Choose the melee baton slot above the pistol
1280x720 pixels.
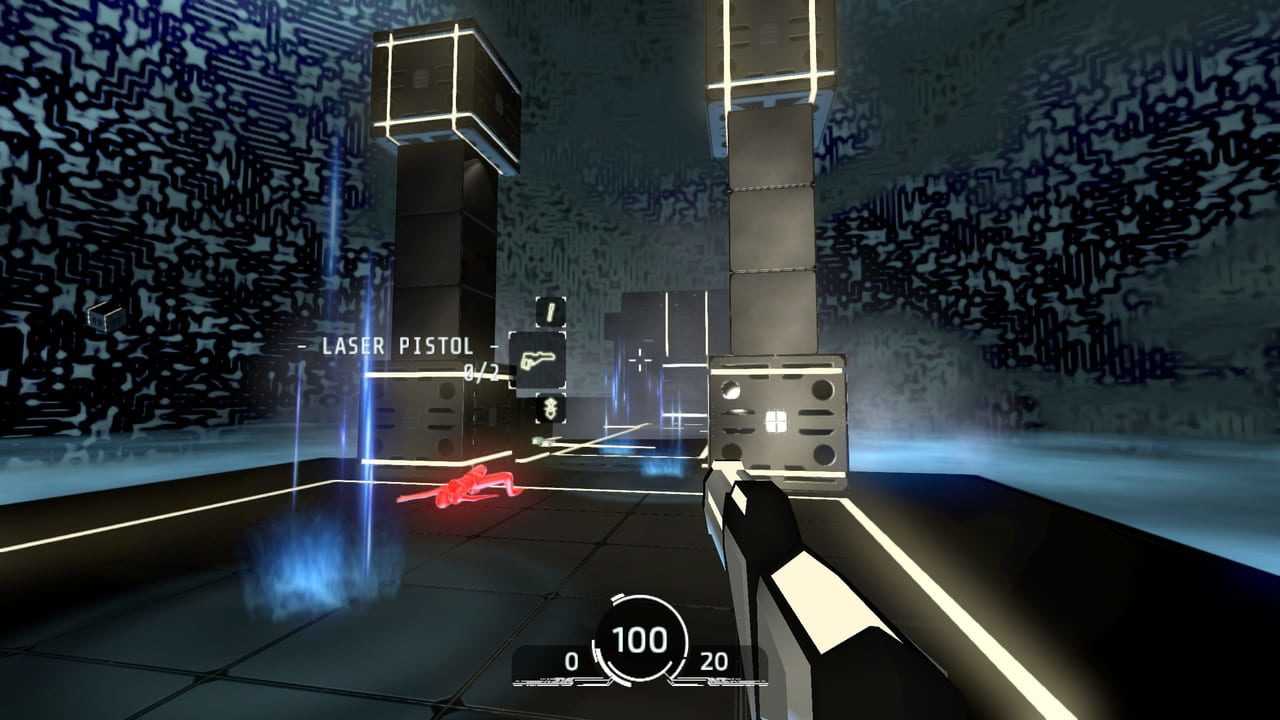pos(550,312)
